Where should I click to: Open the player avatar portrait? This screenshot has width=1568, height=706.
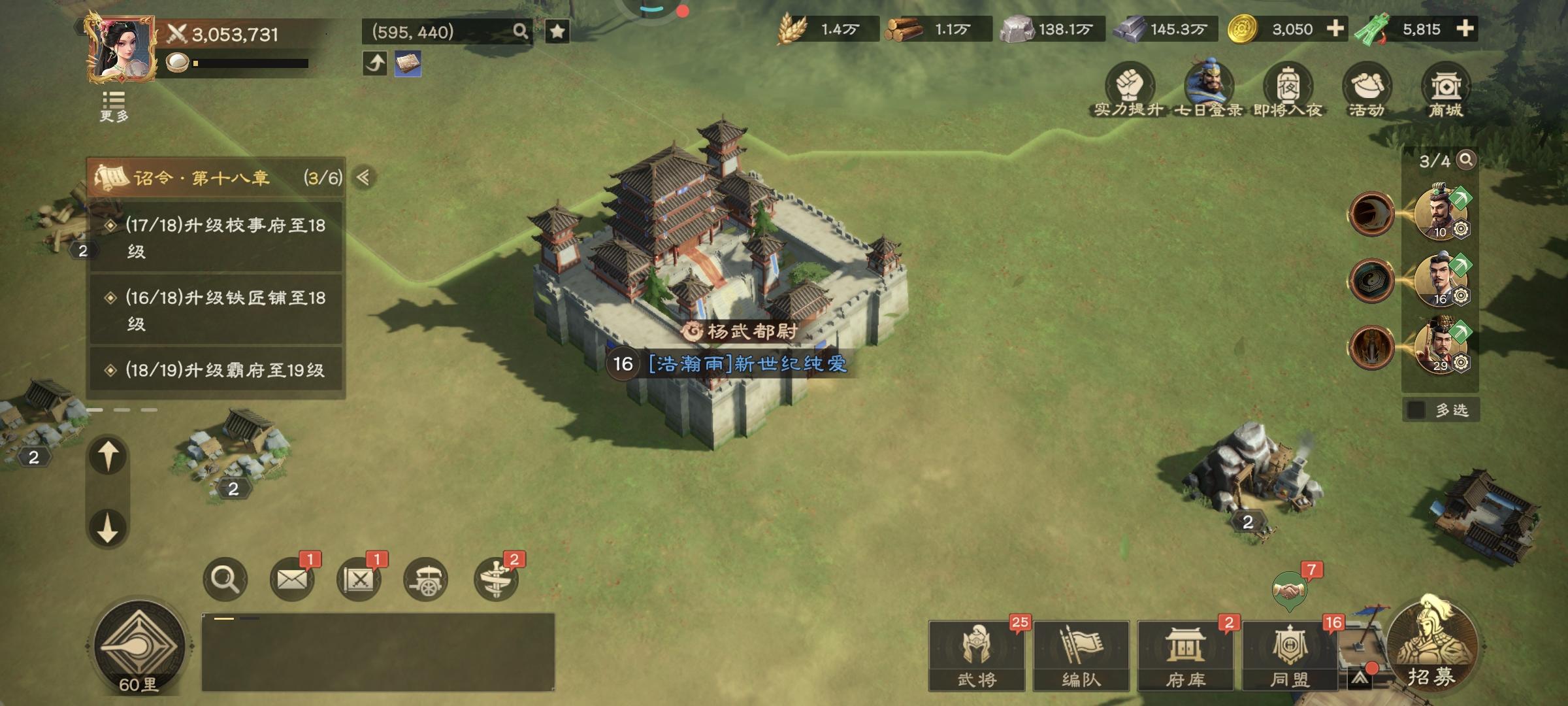point(122,50)
